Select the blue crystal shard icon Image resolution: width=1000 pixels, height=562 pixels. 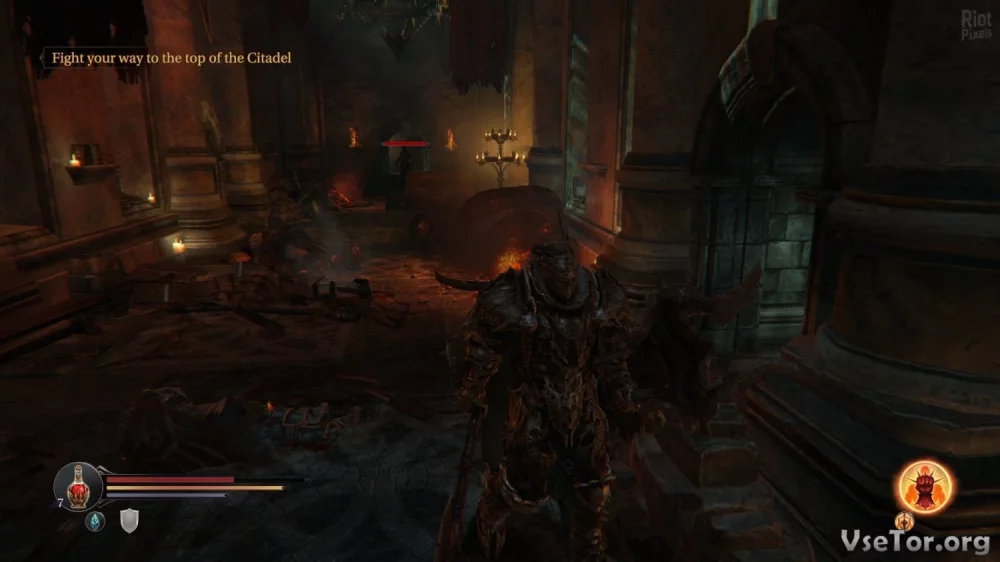pyautogui.click(x=95, y=520)
